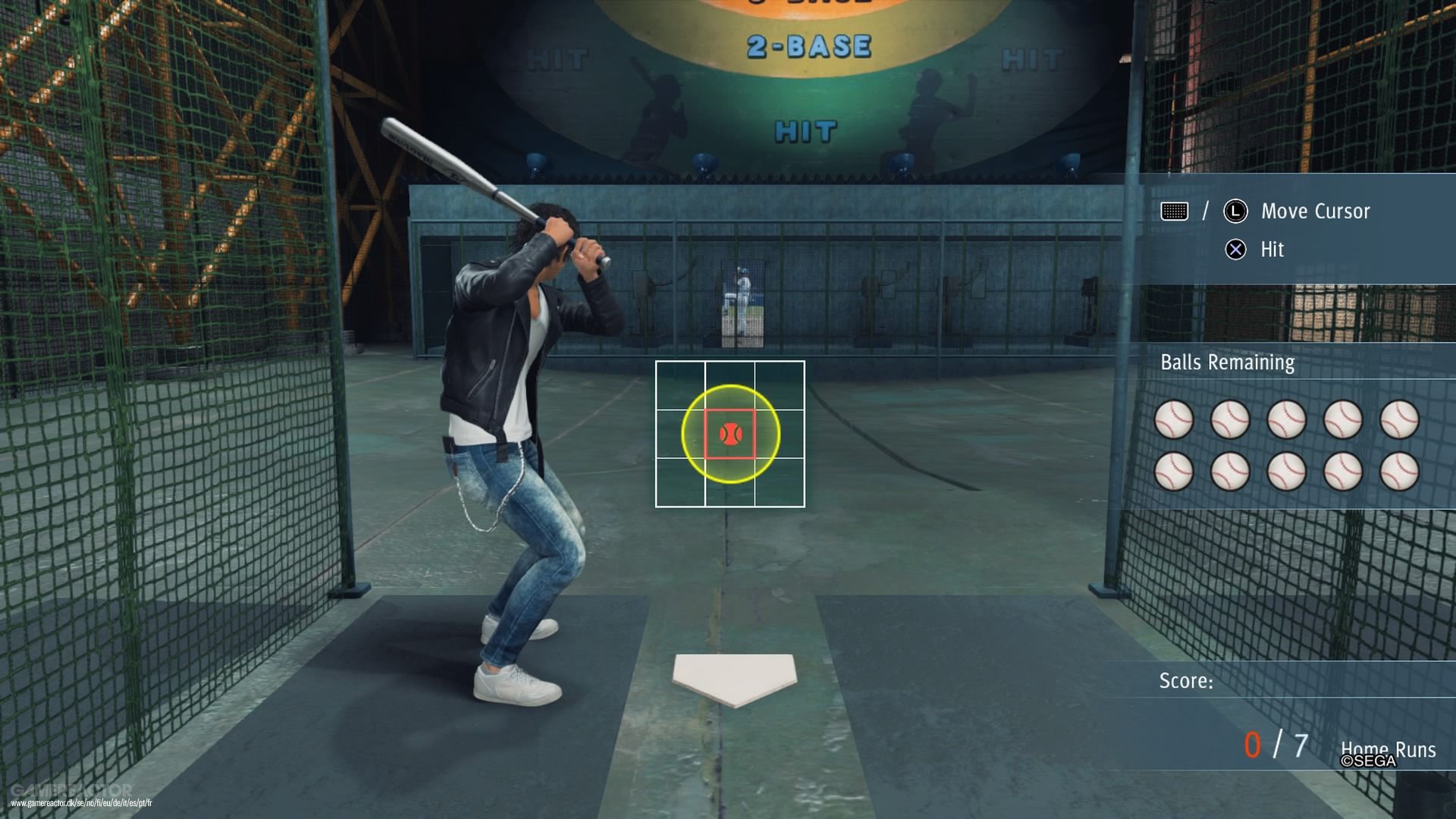The image size is (1456, 819).
Task: Click the keyboard icon in the controls panel
Action: pyautogui.click(x=1175, y=211)
